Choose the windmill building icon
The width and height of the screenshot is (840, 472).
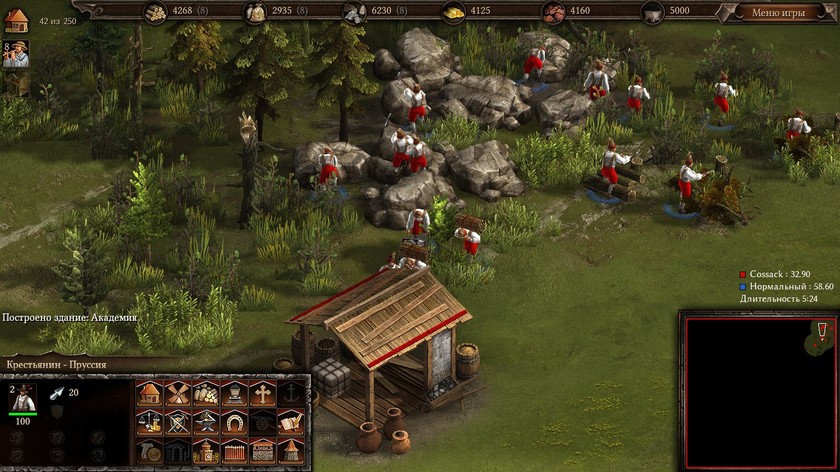[x=178, y=393]
